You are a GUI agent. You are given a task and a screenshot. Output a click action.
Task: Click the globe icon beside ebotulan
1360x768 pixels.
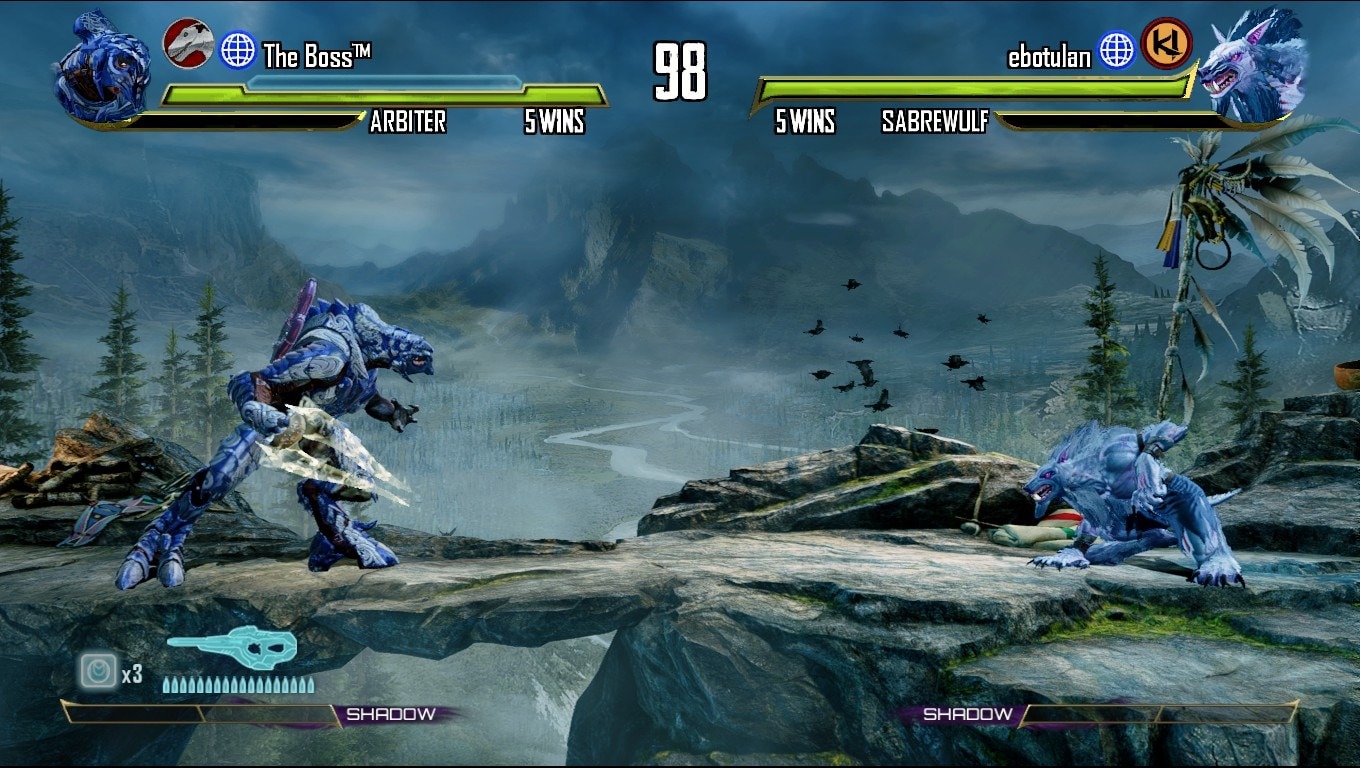tap(1116, 50)
